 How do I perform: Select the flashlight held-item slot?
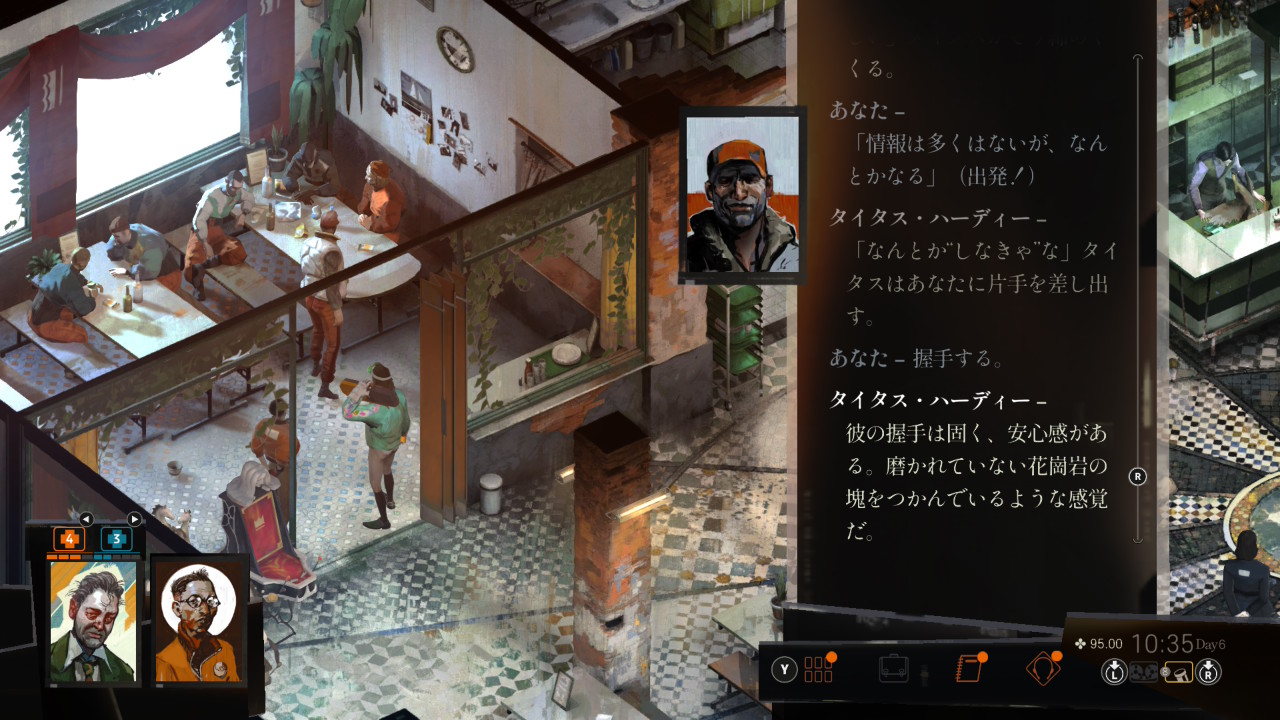(1181, 673)
